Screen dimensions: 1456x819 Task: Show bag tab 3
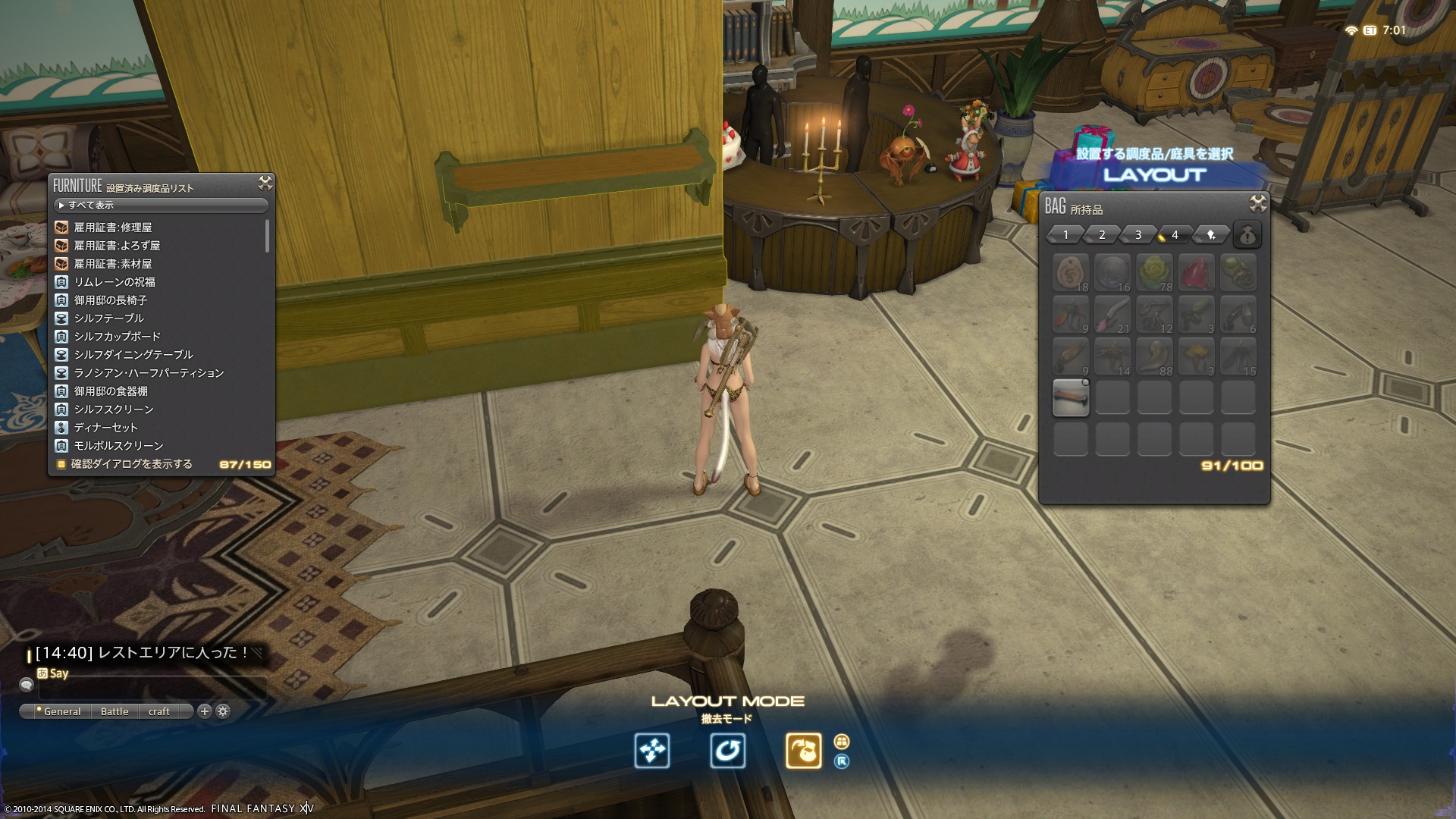click(1138, 235)
